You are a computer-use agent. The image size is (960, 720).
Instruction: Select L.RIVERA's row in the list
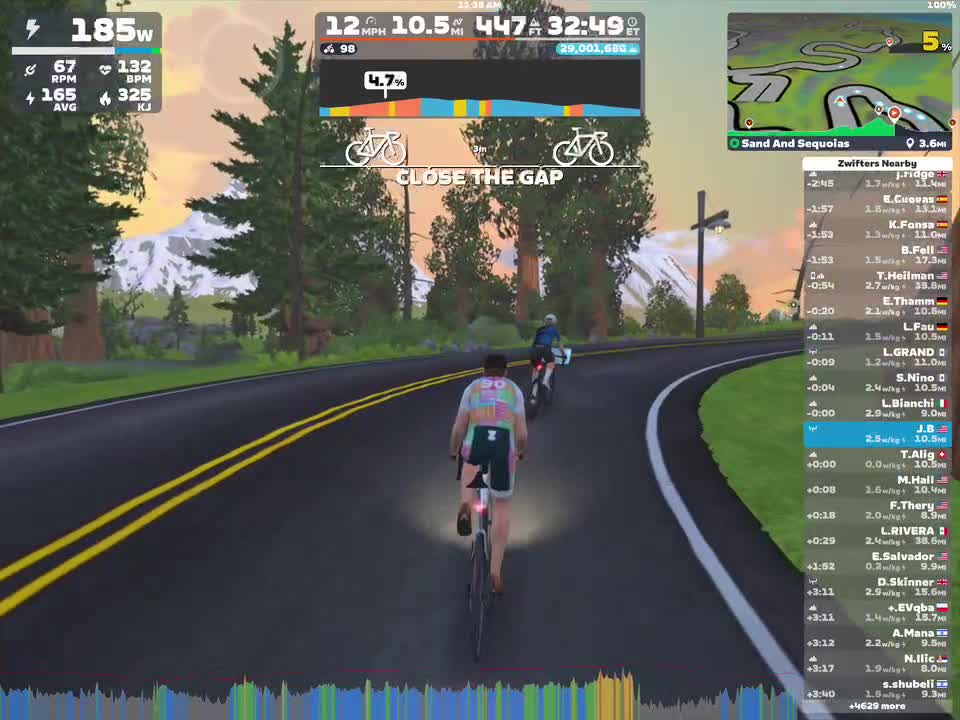pyautogui.click(x=878, y=536)
